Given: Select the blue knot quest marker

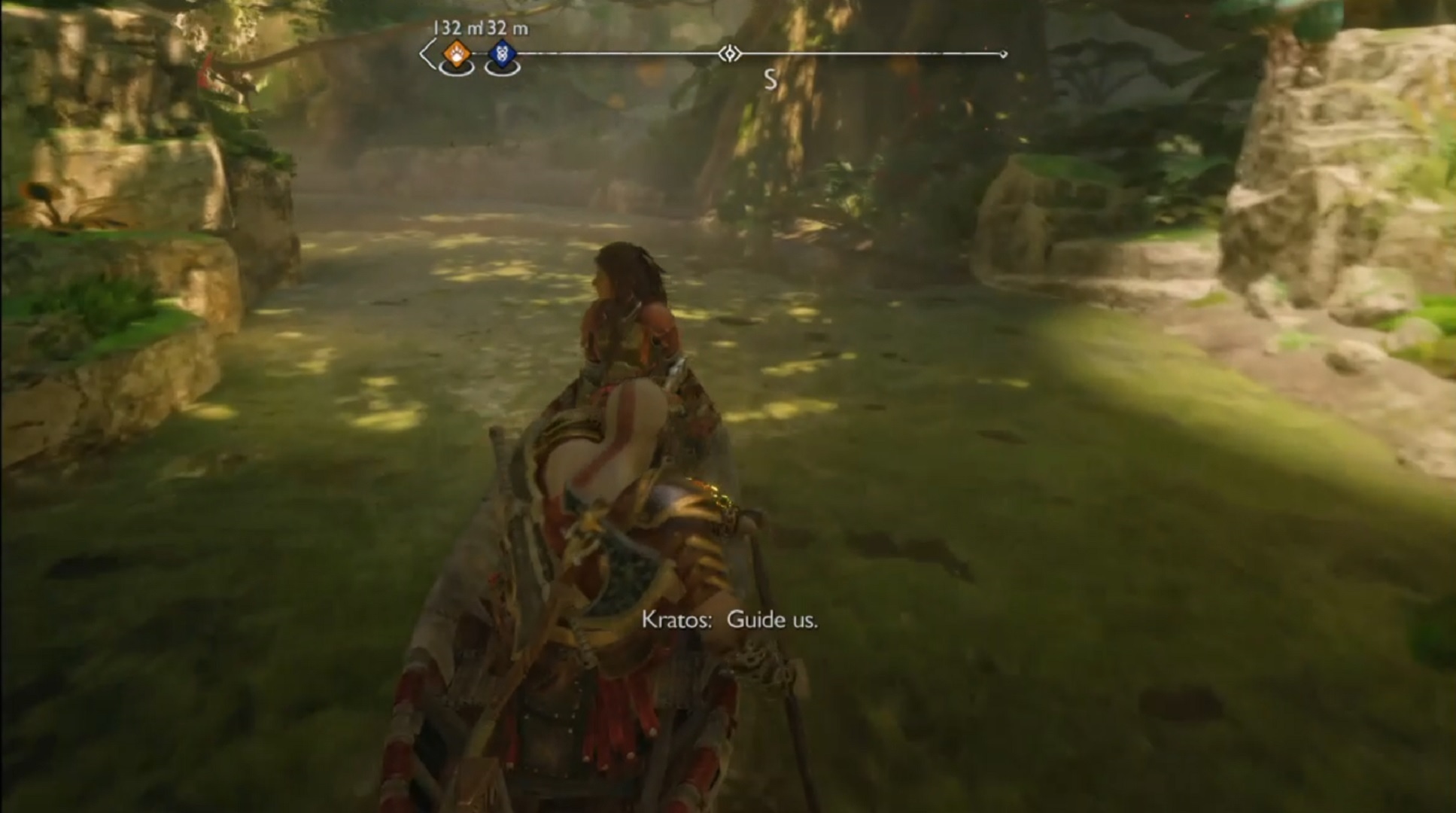Looking at the screenshot, I should click(x=502, y=53).
